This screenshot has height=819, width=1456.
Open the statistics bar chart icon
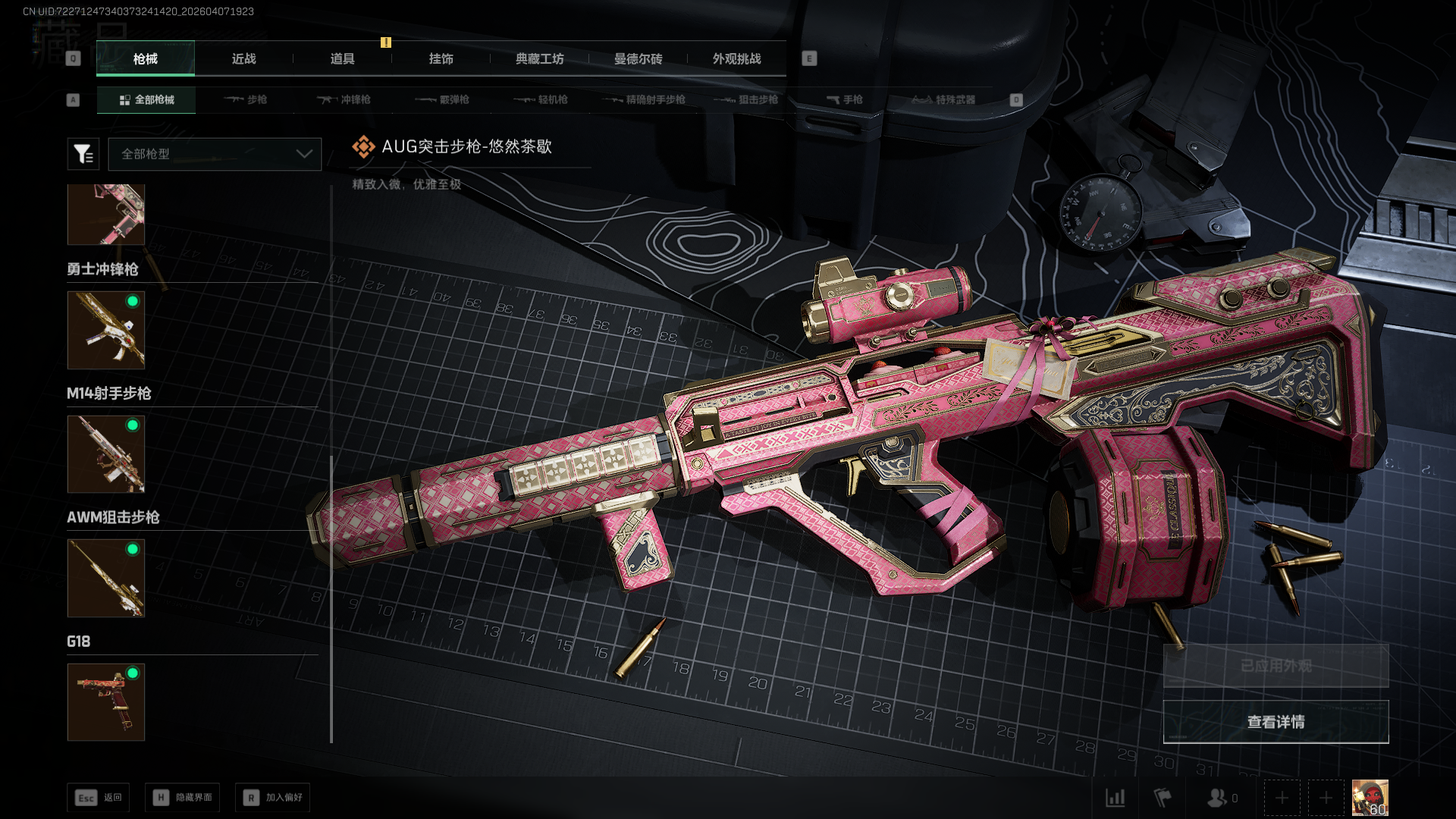(x=1115, y=798)
